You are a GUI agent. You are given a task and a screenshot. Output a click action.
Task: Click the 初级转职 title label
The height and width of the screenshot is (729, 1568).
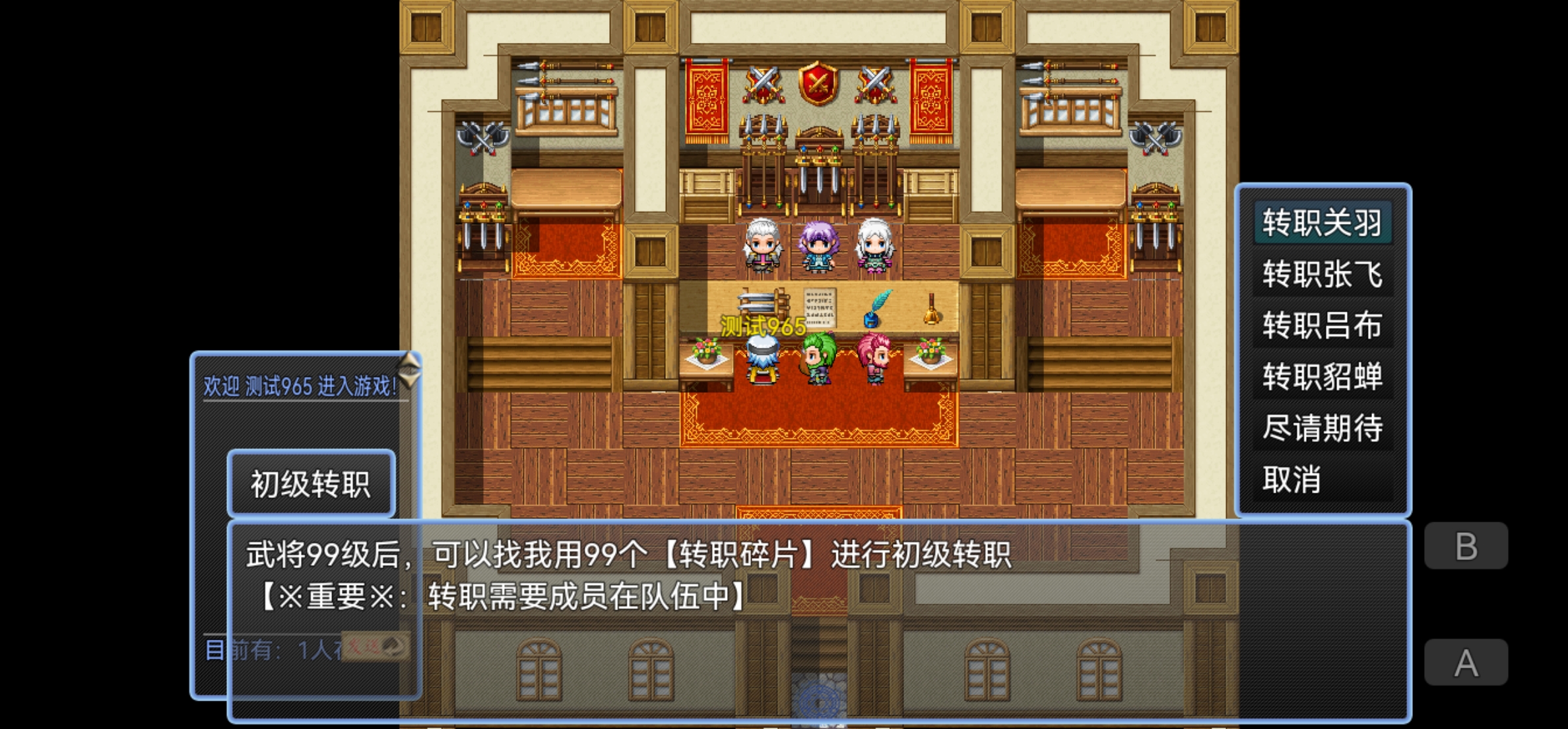pyautogui.click(x=311, y=482)
